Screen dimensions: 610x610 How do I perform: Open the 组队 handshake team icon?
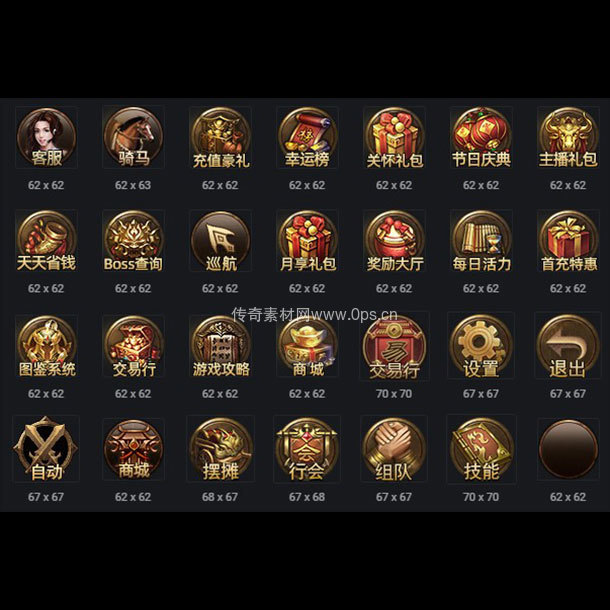point(394,449)
